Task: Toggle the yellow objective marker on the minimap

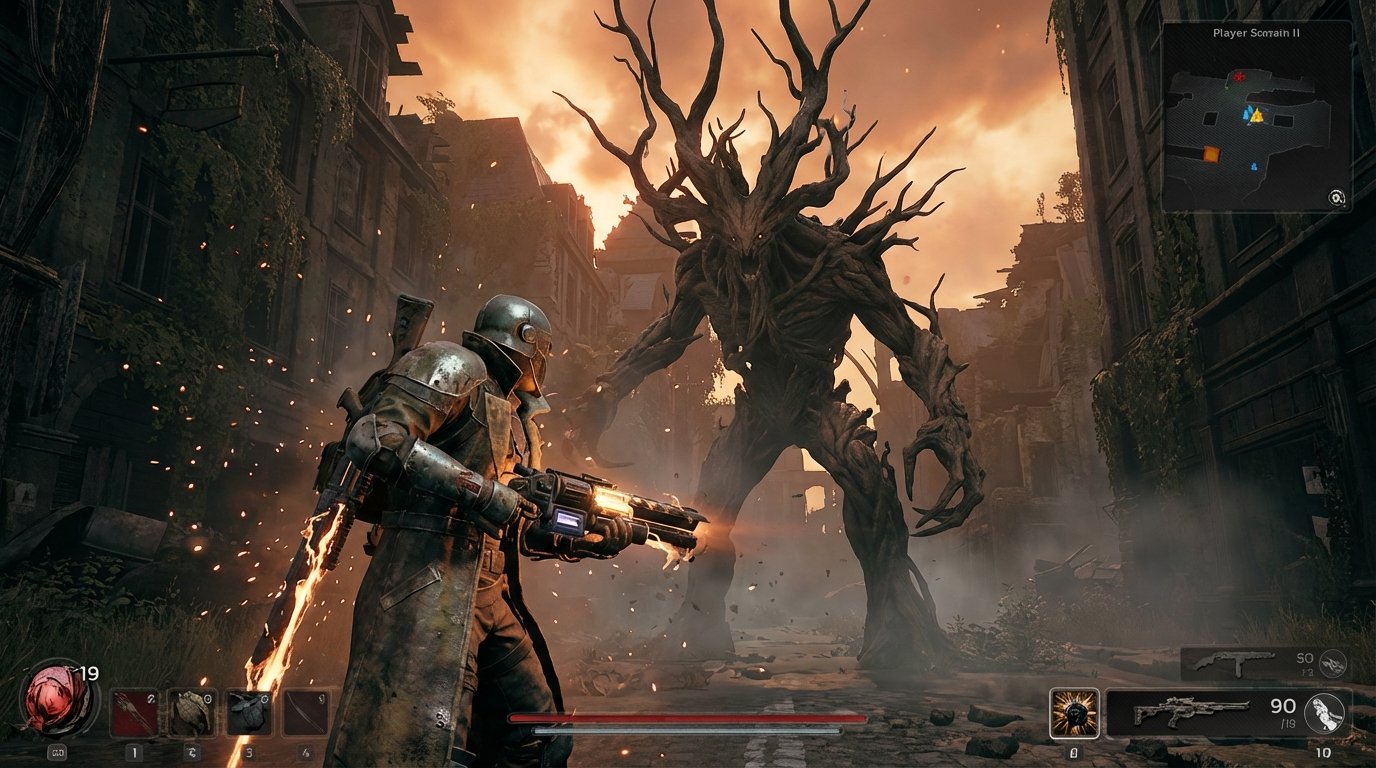Action: 1257,117
